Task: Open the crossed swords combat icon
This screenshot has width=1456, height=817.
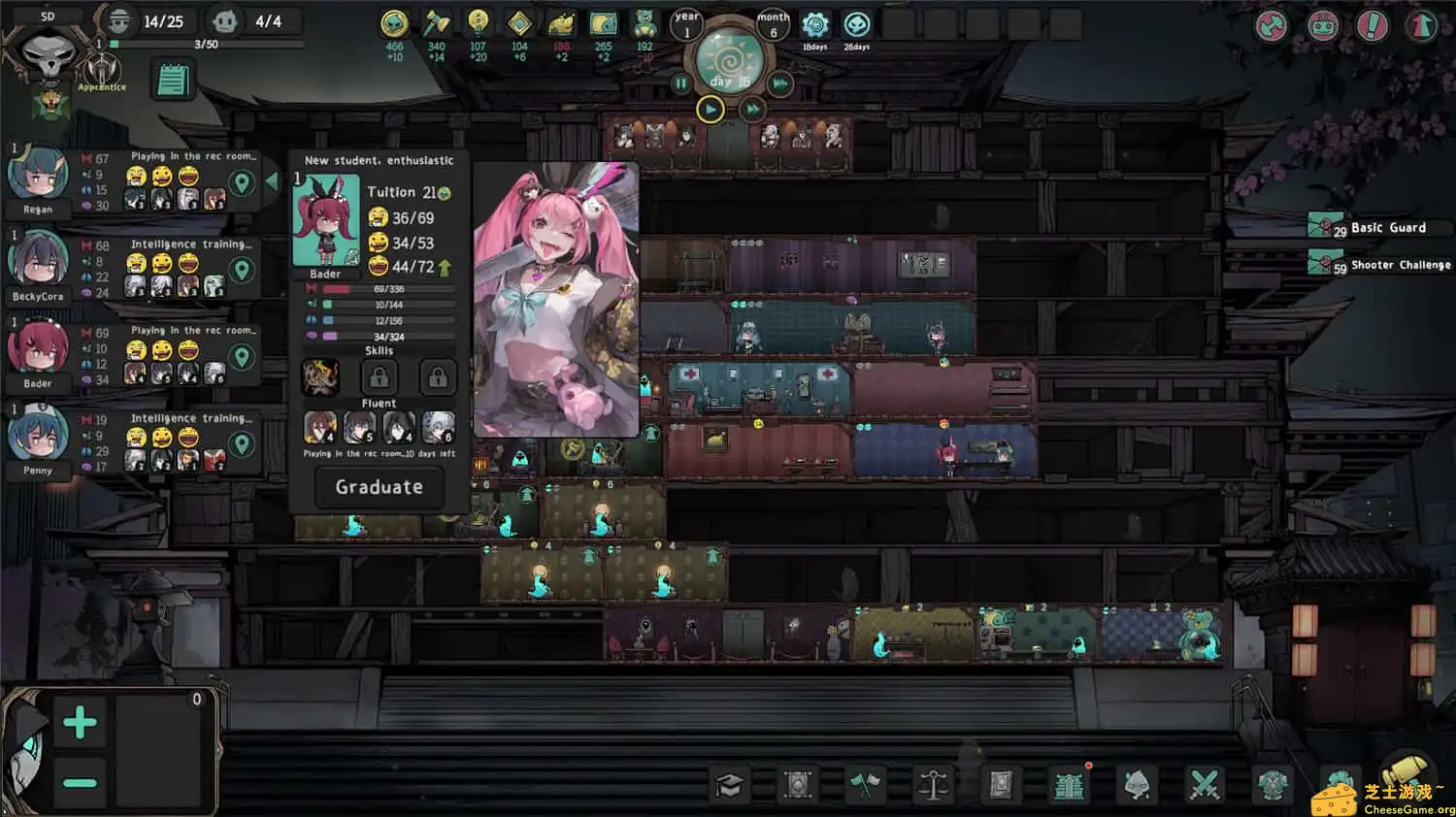Action: pyautogui.click(x=1205, y=784)
